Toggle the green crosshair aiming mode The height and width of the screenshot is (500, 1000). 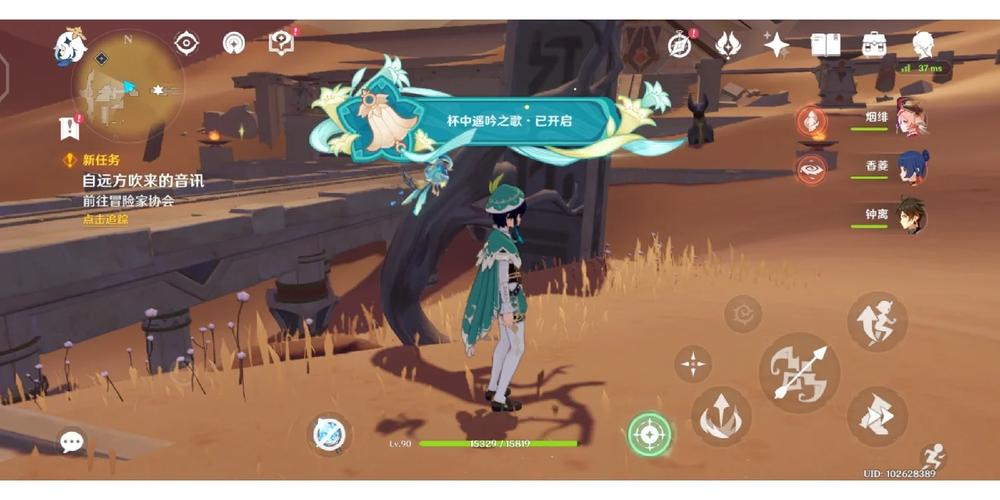650,435
